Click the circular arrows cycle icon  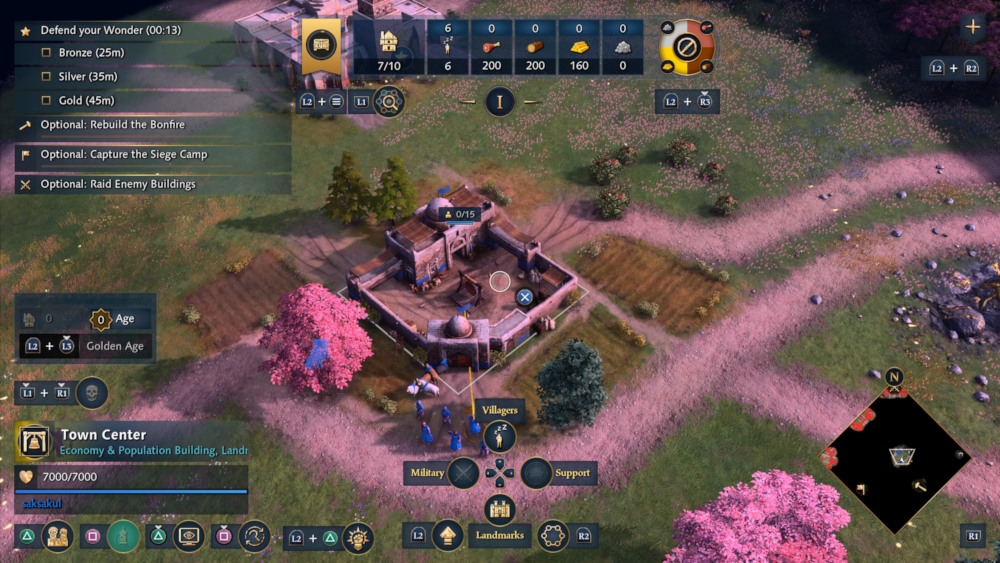(254, 536)
